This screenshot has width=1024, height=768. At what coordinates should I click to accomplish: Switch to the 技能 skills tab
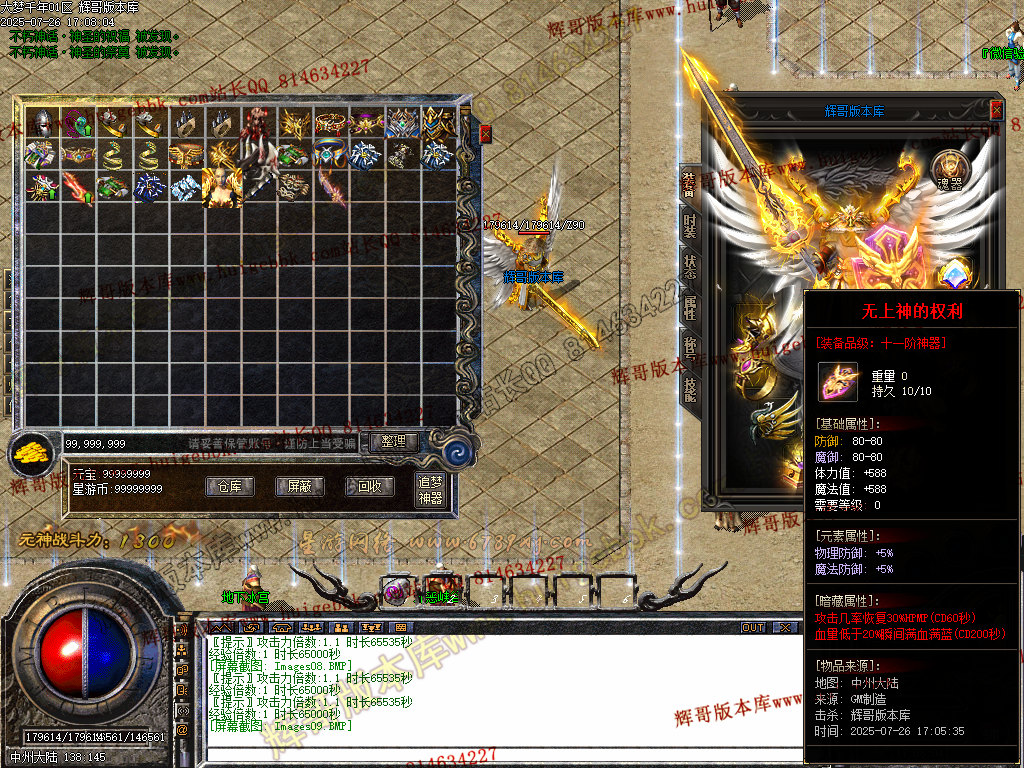pos(690,392)
